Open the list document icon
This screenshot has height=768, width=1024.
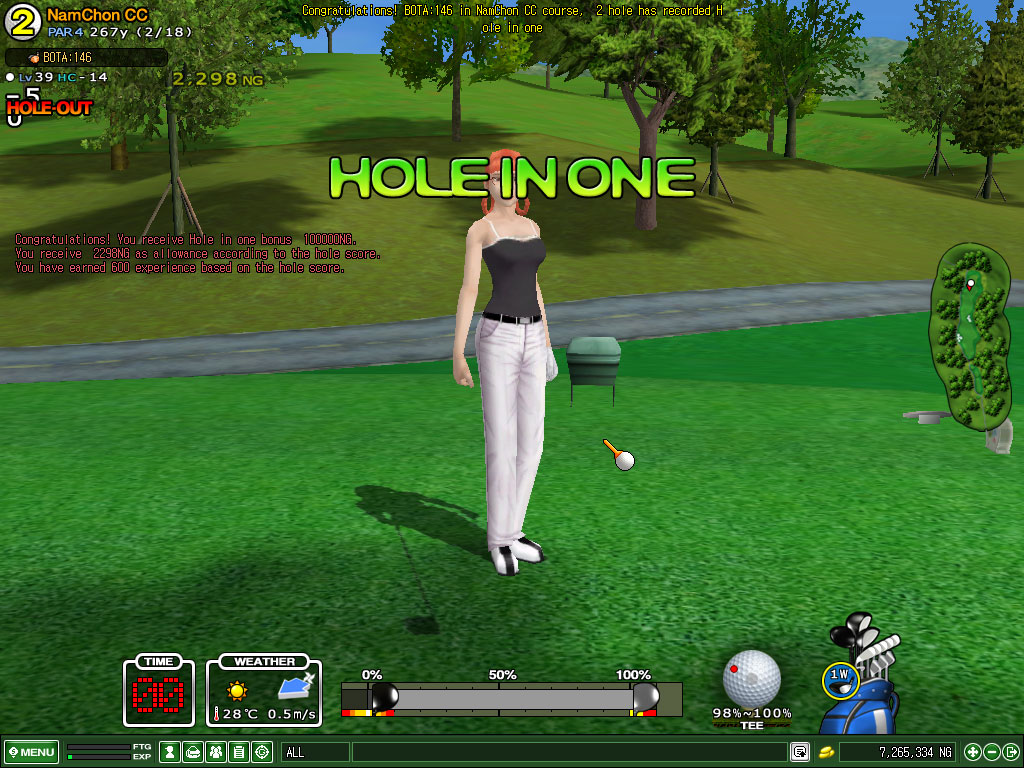239,752
